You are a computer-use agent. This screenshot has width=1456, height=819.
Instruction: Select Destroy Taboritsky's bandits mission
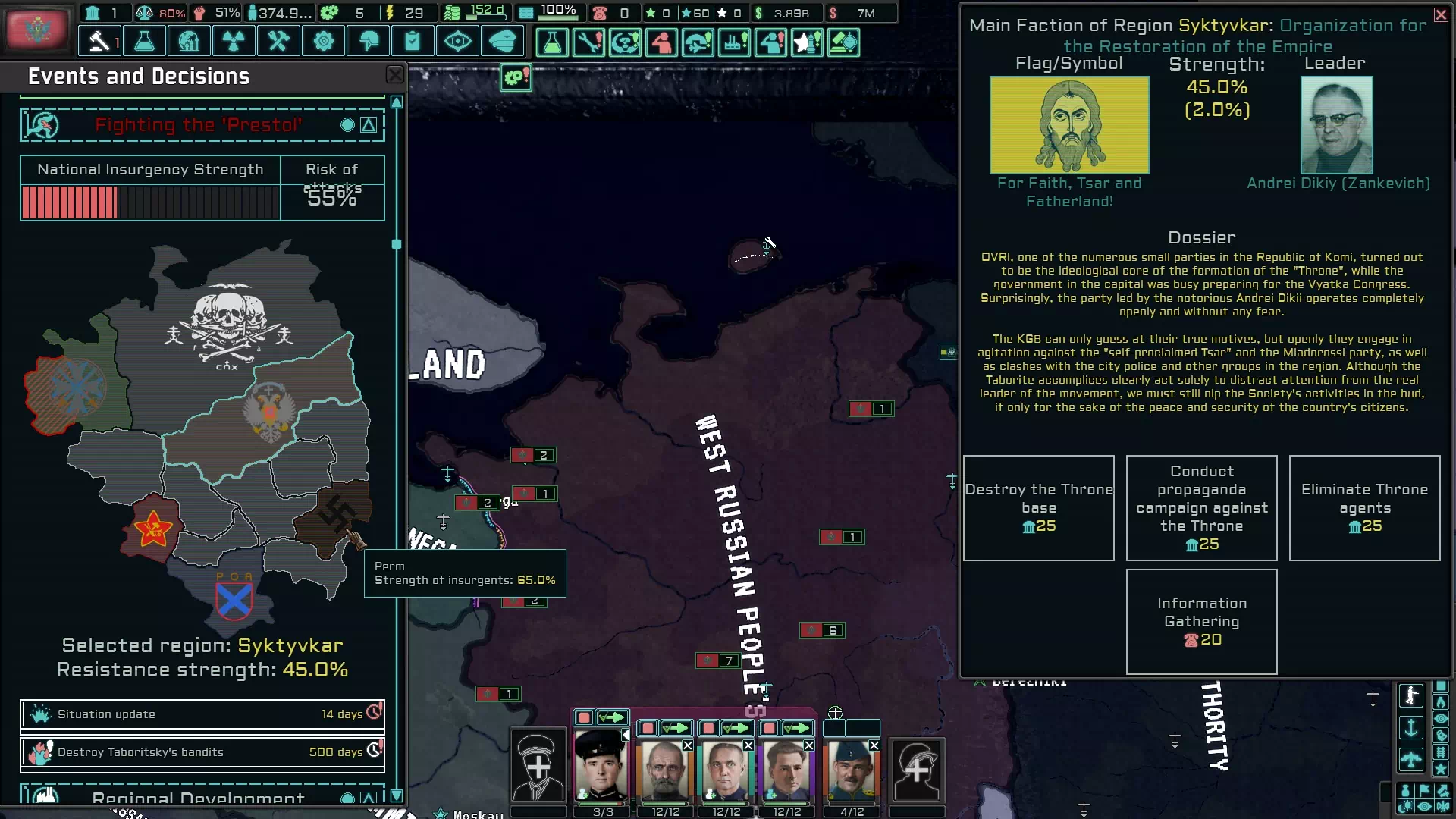pyautogui.click(x=202, y=752)
